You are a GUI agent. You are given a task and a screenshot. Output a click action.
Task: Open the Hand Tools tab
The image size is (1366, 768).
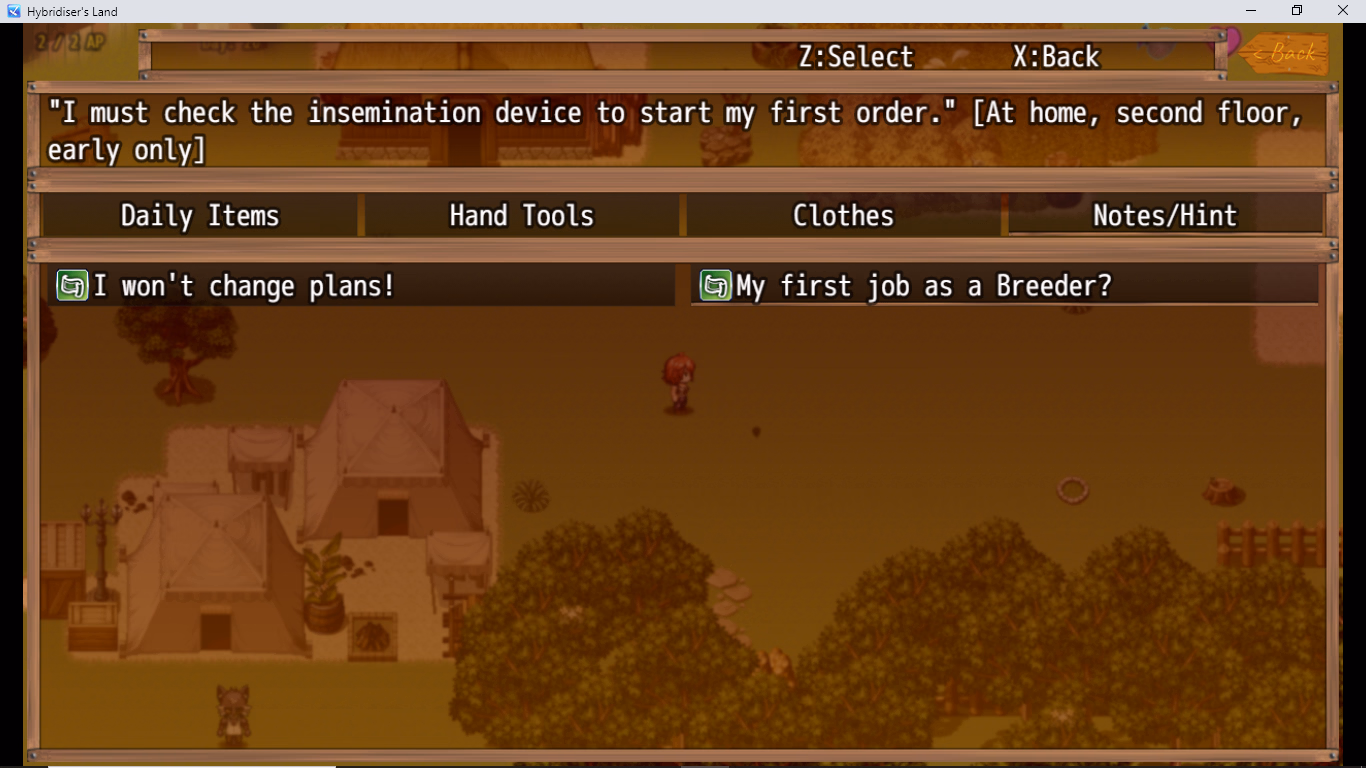tap(521, 216)
